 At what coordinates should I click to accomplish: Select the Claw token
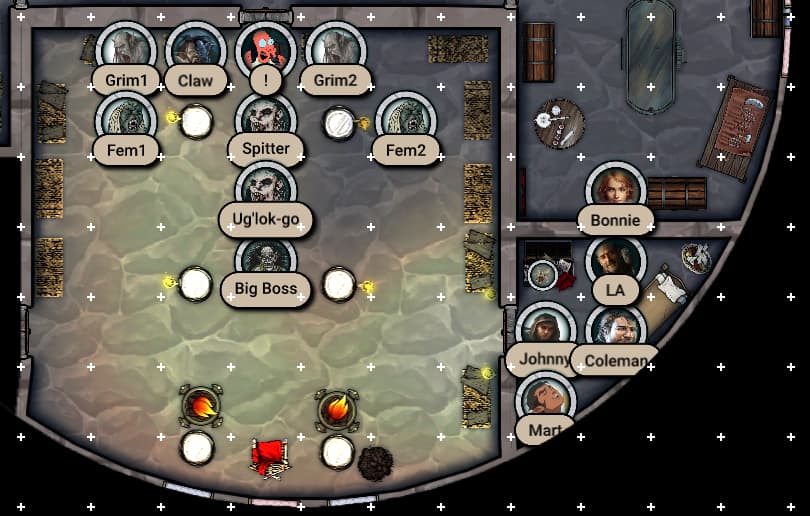[x=195, y=49]
